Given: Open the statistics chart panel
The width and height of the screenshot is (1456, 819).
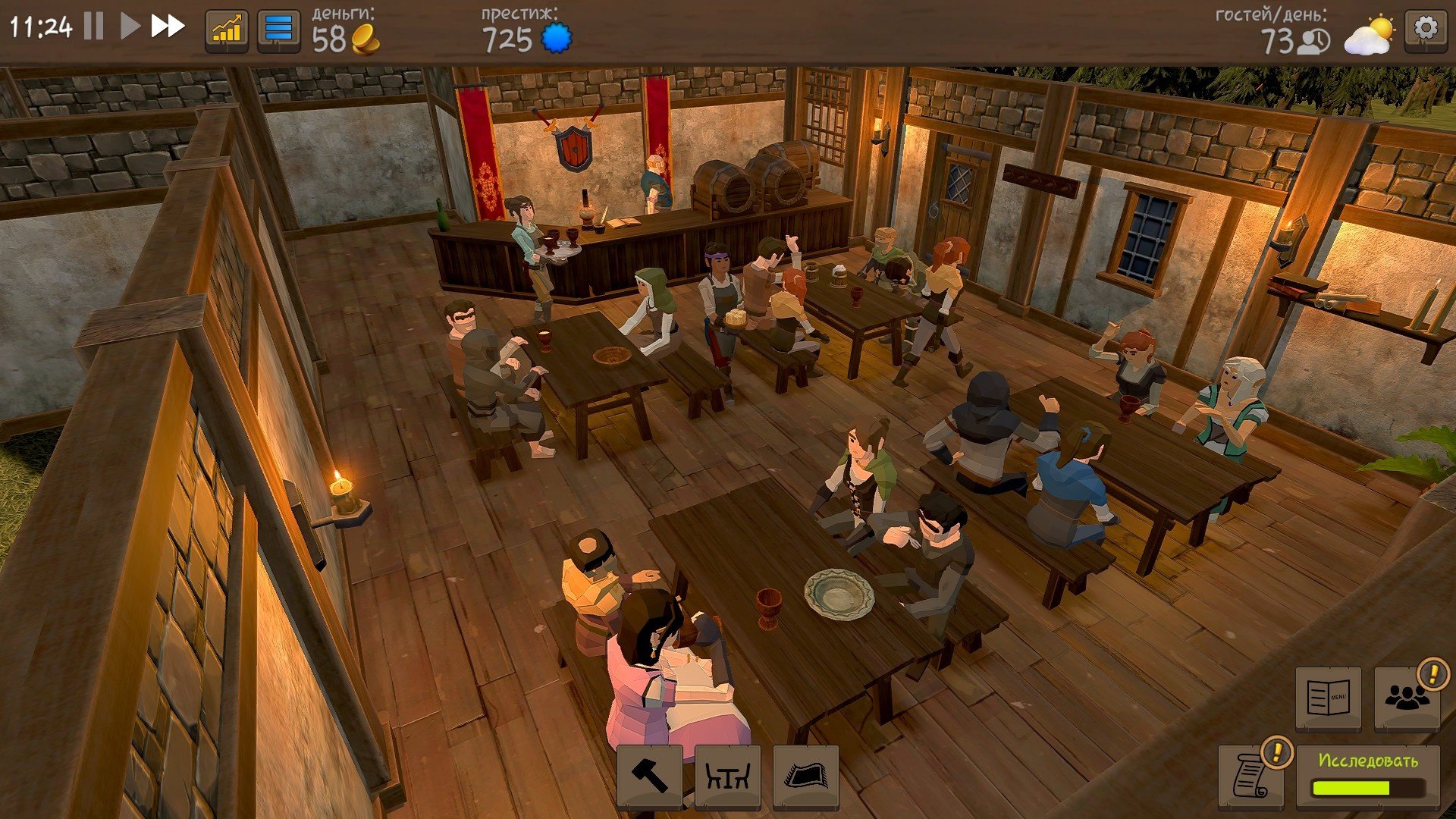Looking at the screenshot, I should tap(227, 30).
